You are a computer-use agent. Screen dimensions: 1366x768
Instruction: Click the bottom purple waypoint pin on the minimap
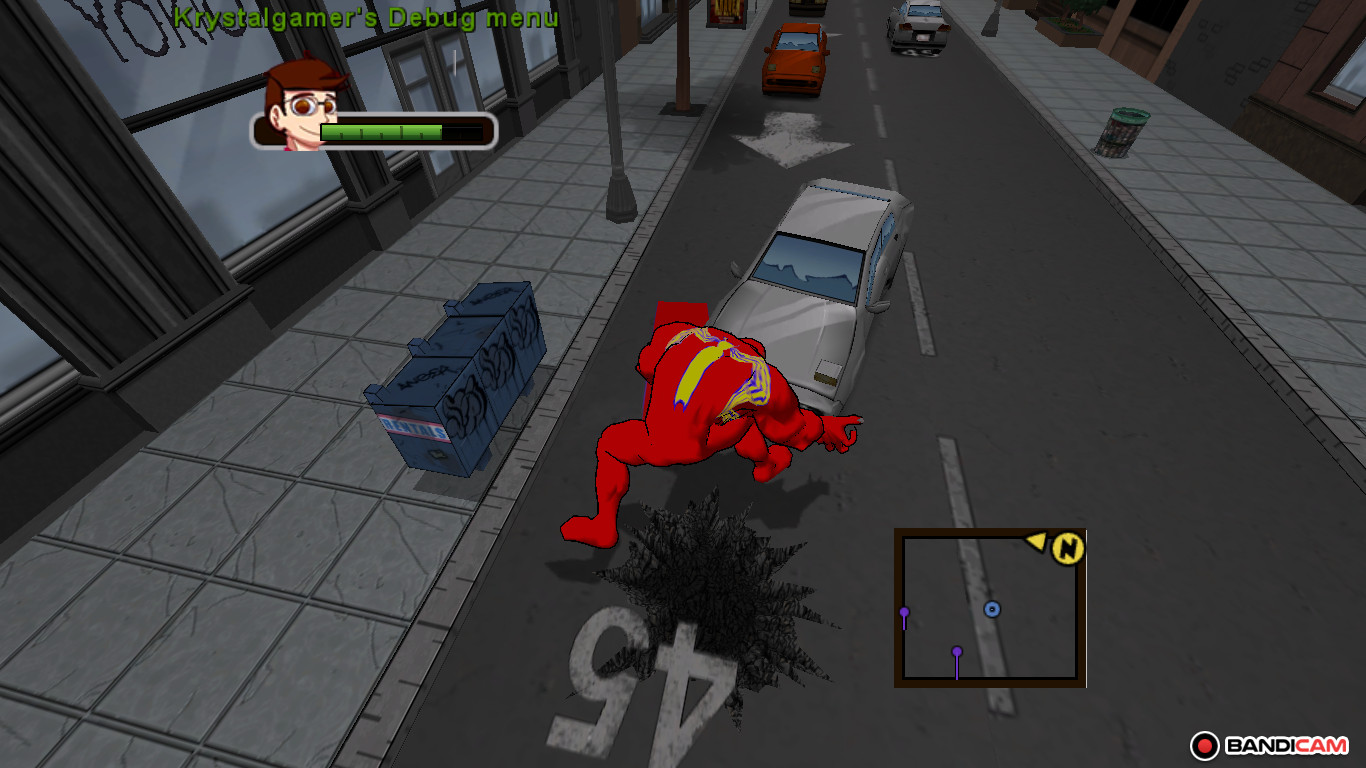(x=957, y=652)
